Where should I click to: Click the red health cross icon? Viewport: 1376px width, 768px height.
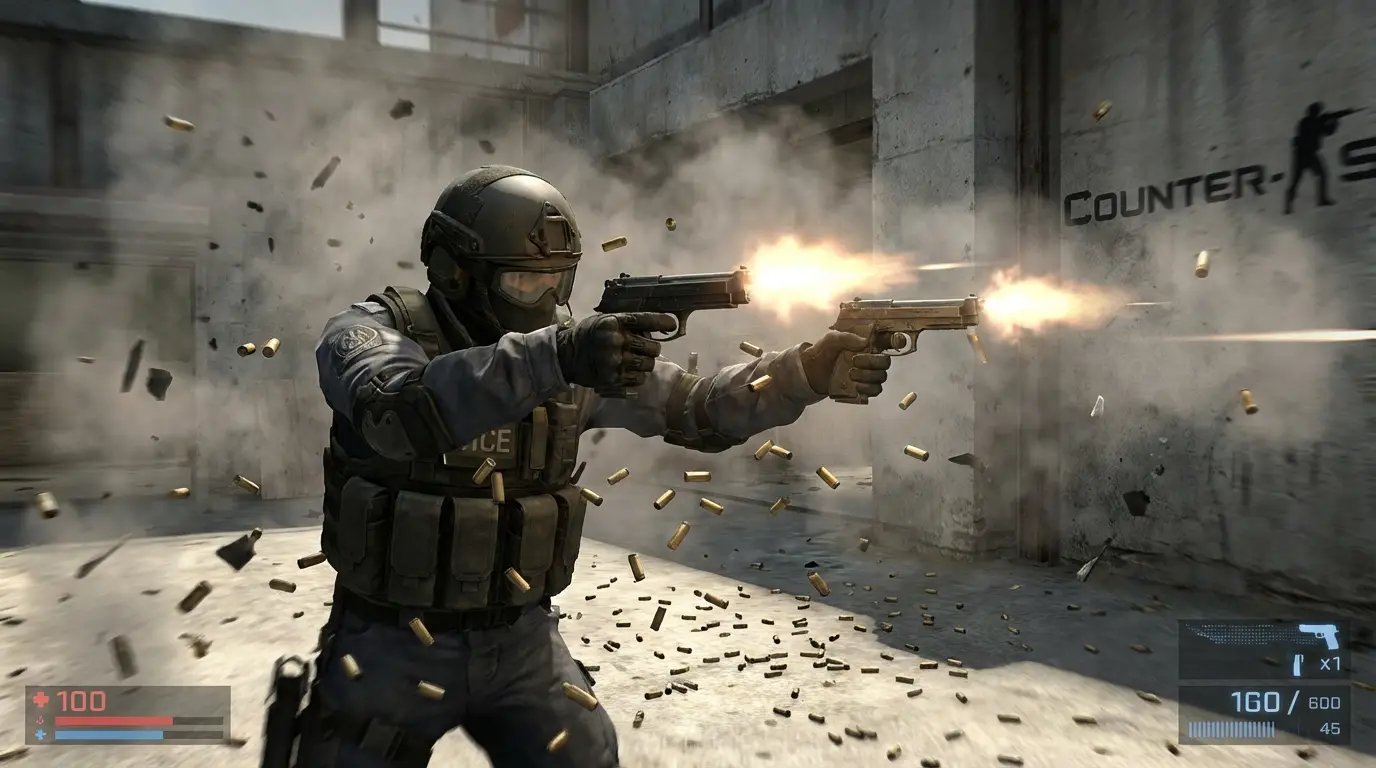coord(40,700)
